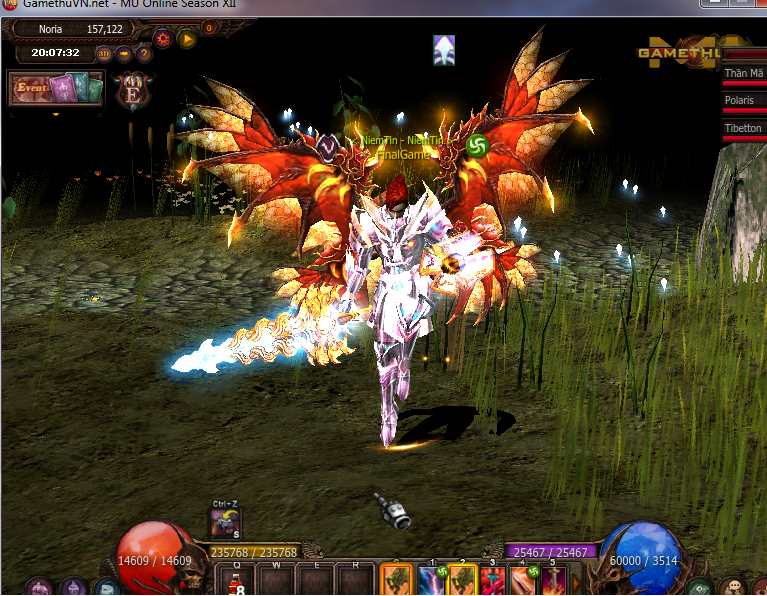Click the buff arrow icon at top center
The image size is (767, 596).
coord(444,50)
